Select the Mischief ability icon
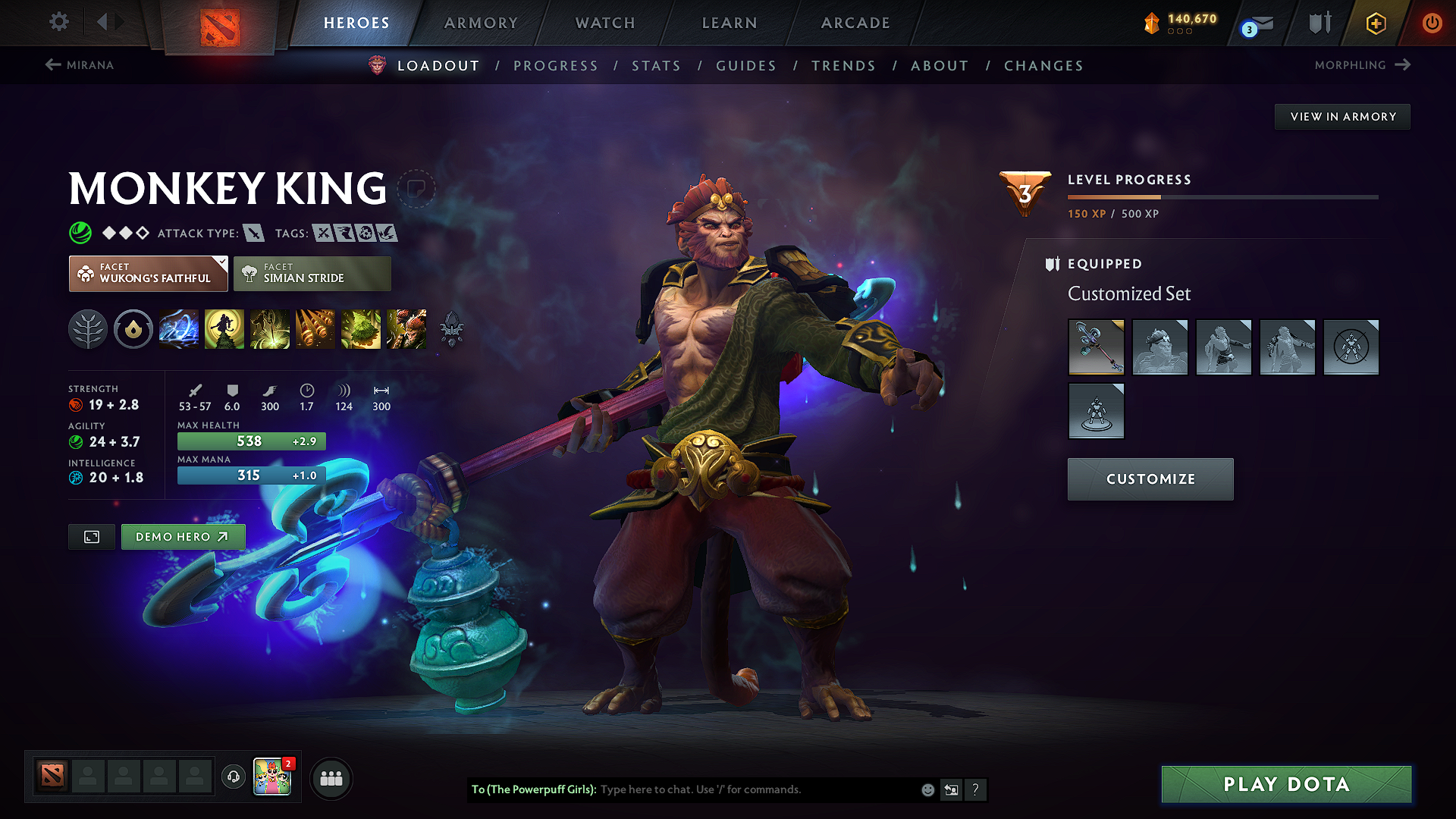Screen dimensions: 1456x819 (361, 329)
